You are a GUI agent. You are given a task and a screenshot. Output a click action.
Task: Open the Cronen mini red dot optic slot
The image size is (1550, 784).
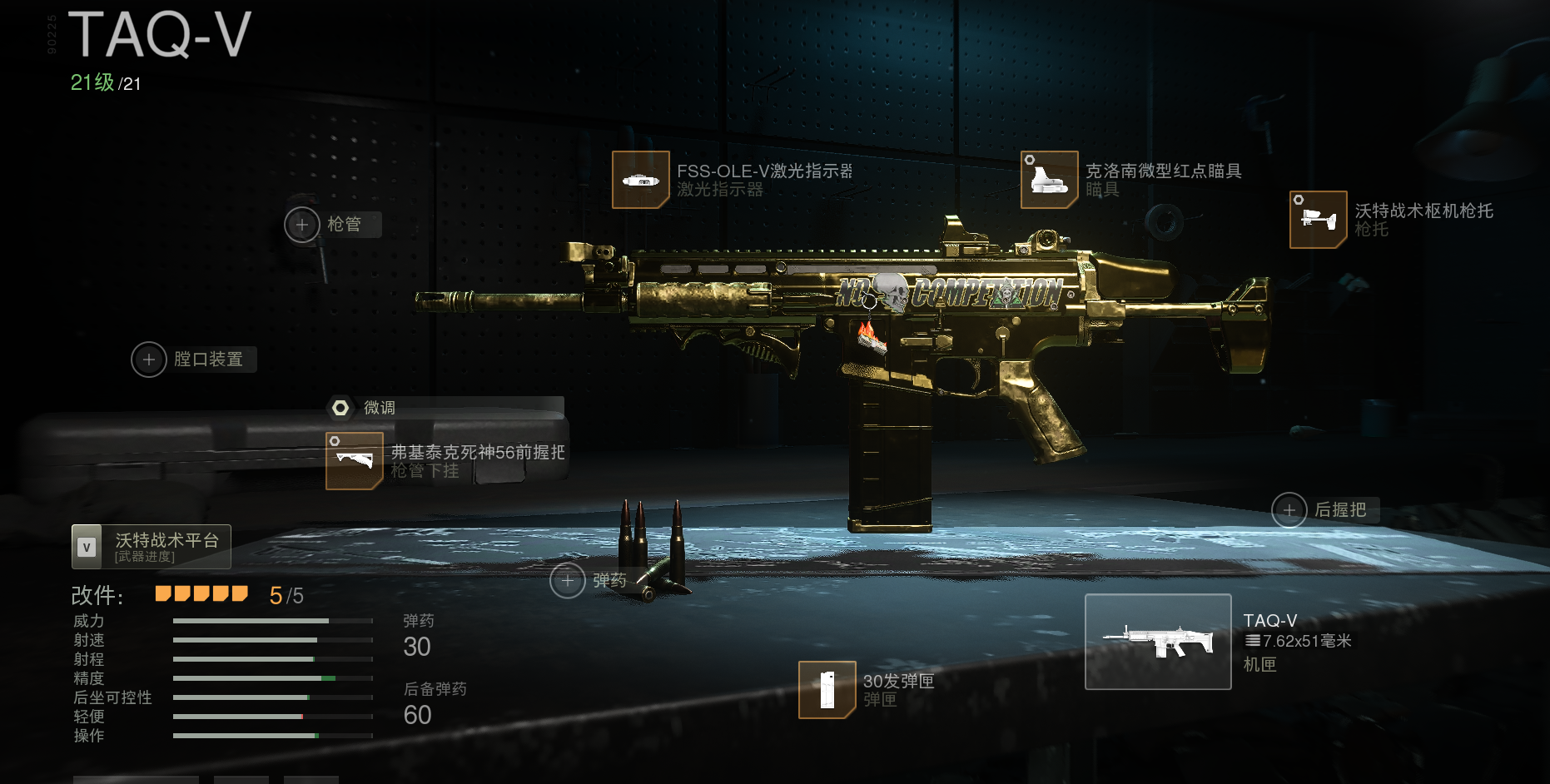(x=1050, y=180)
